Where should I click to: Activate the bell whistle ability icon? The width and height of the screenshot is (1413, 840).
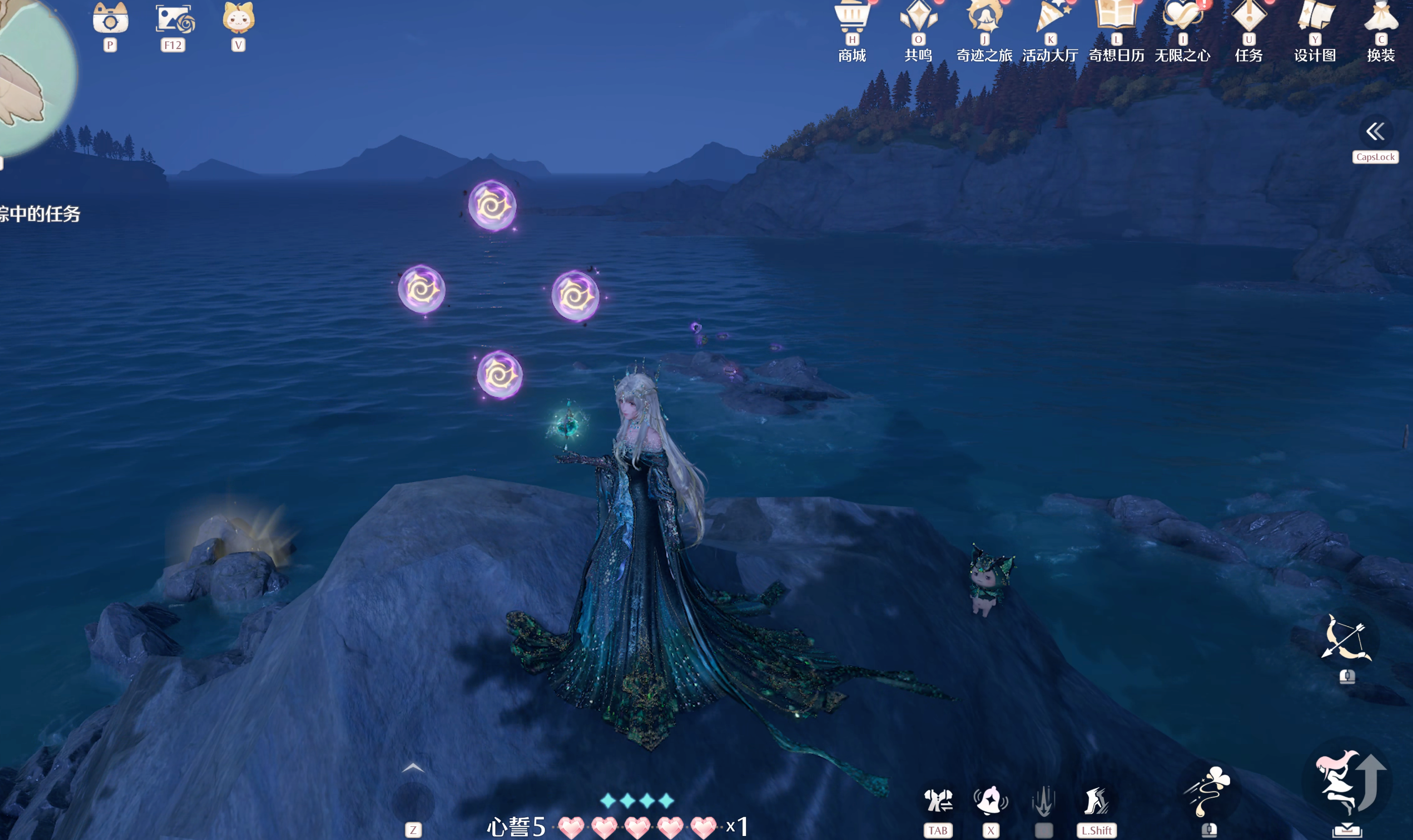coord(990,801)
